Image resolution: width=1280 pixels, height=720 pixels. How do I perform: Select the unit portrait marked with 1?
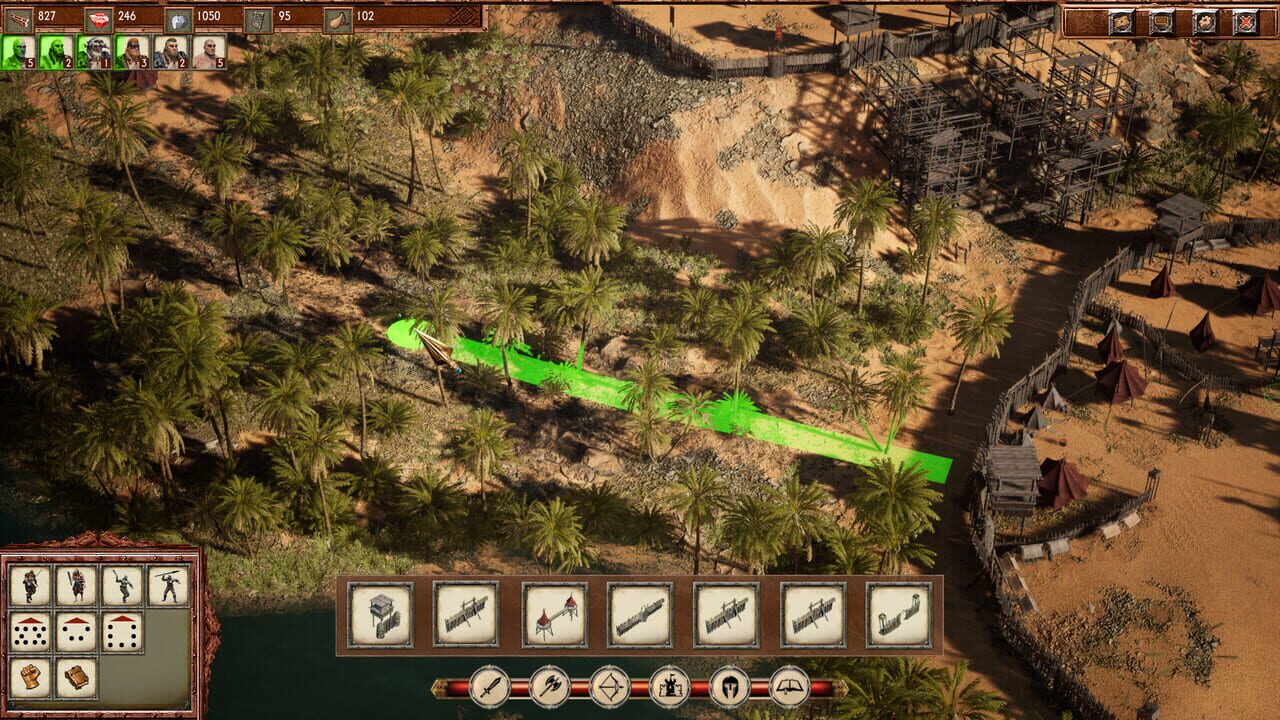[x=94, y=51]
